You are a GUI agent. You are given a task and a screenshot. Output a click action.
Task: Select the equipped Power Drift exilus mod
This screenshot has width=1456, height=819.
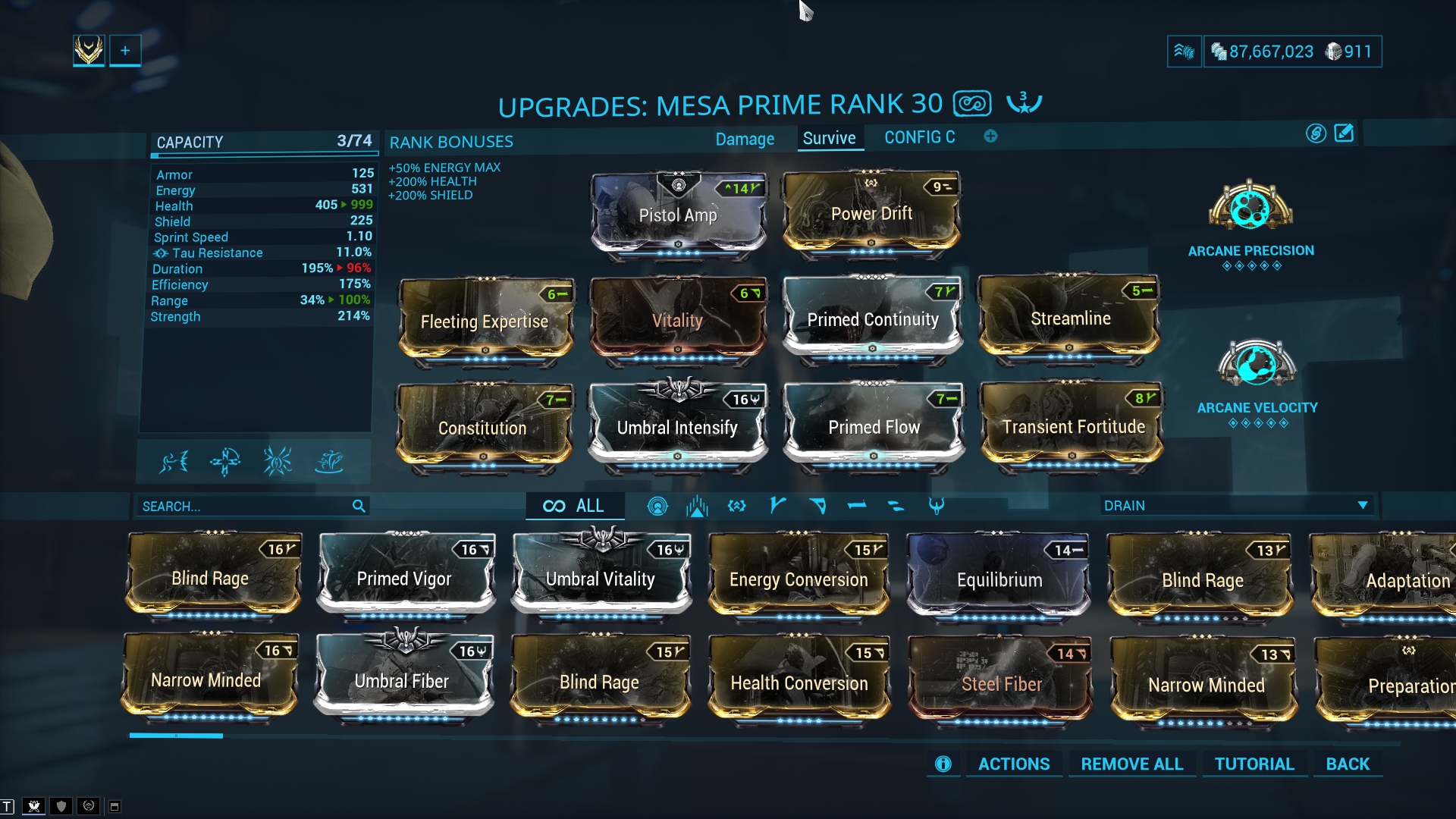871,214
